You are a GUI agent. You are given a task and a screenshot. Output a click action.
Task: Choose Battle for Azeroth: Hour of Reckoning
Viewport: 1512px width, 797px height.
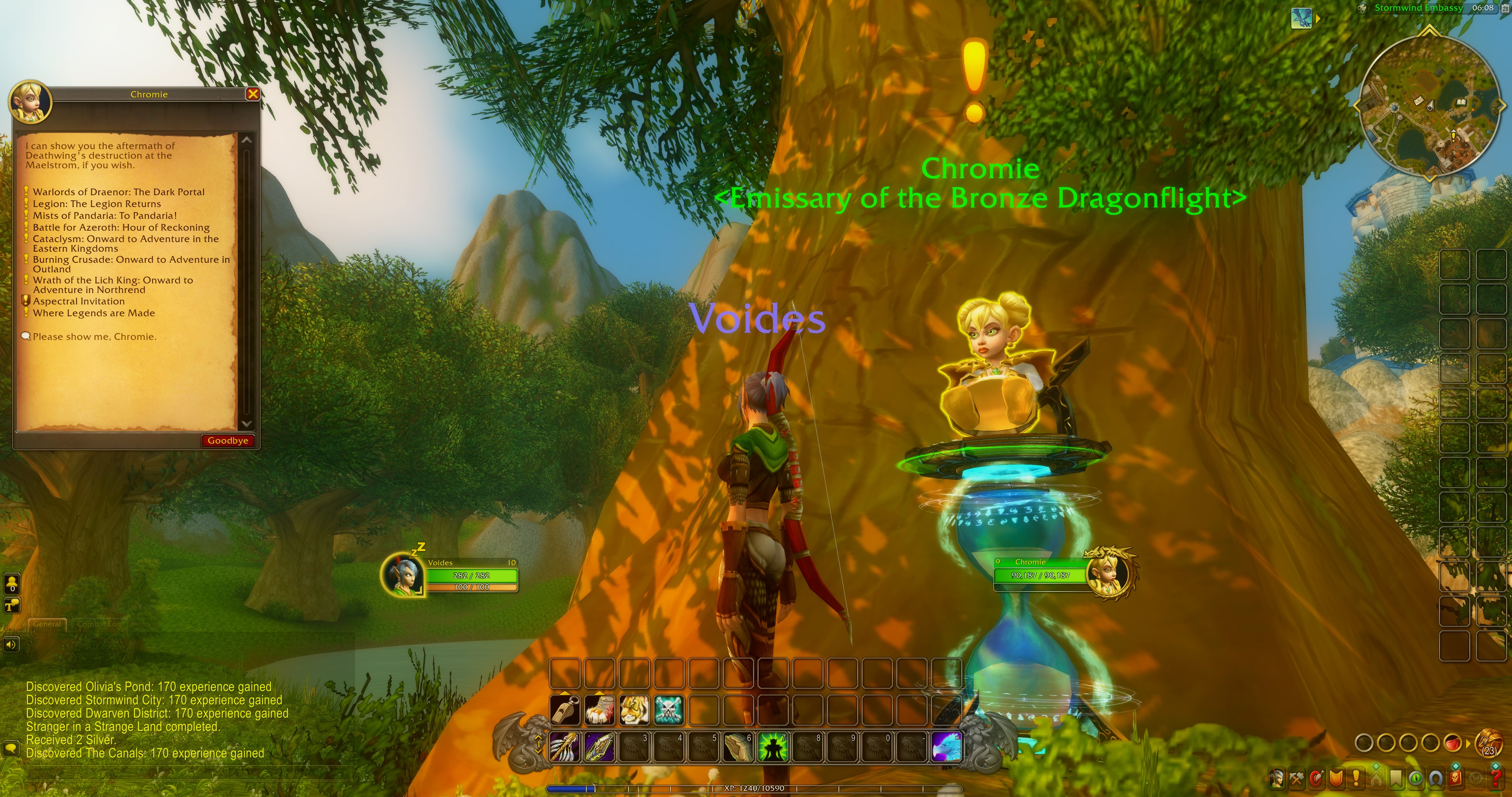(121, 227)
